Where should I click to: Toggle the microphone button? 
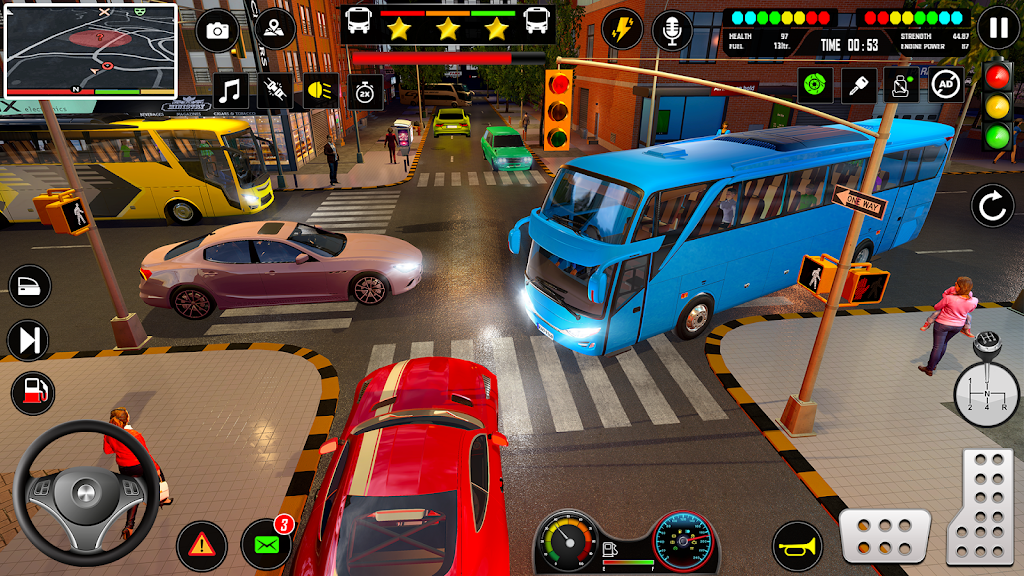pos(672,30)
